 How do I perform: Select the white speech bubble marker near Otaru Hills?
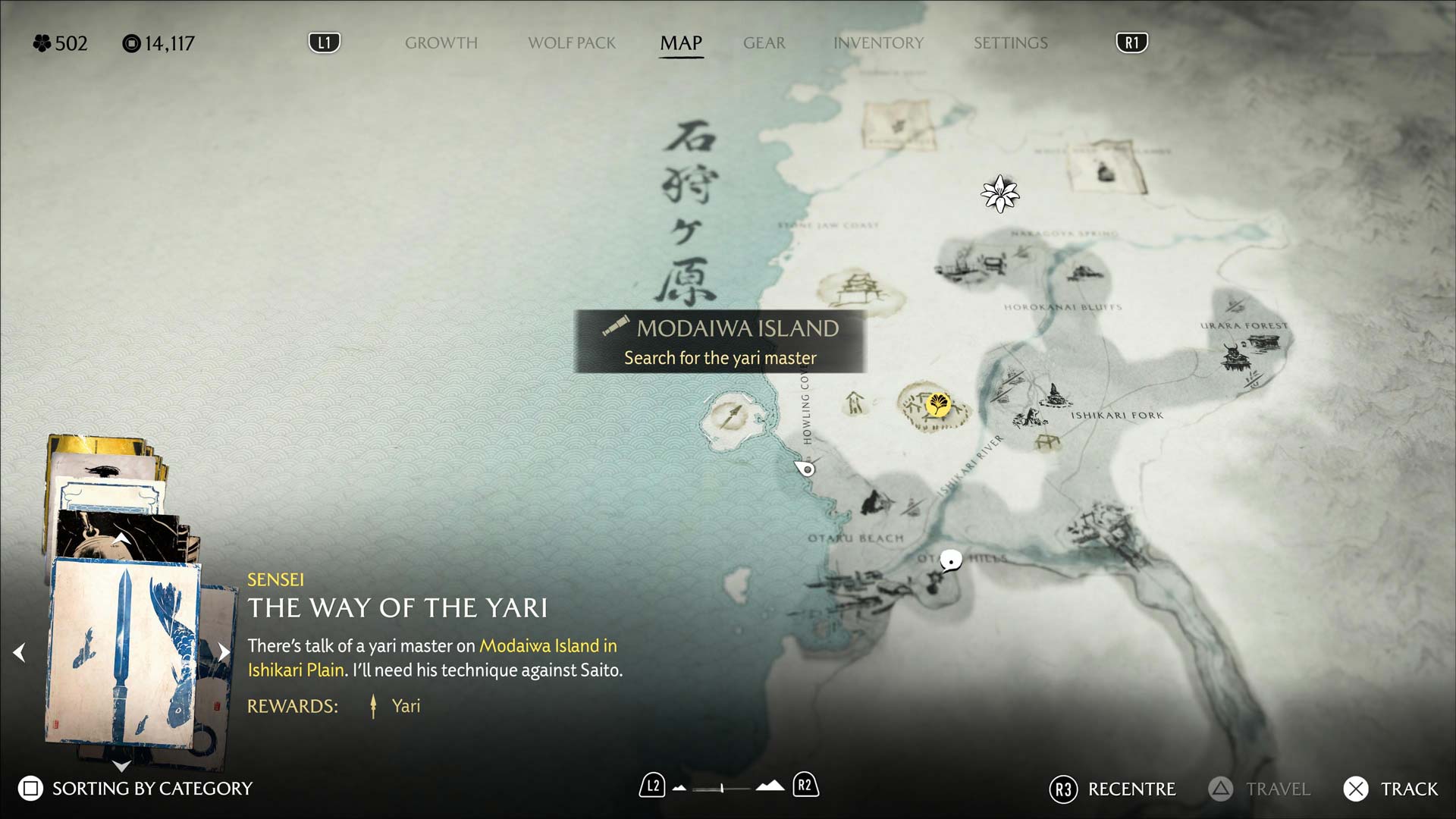[x=950, y=560]
